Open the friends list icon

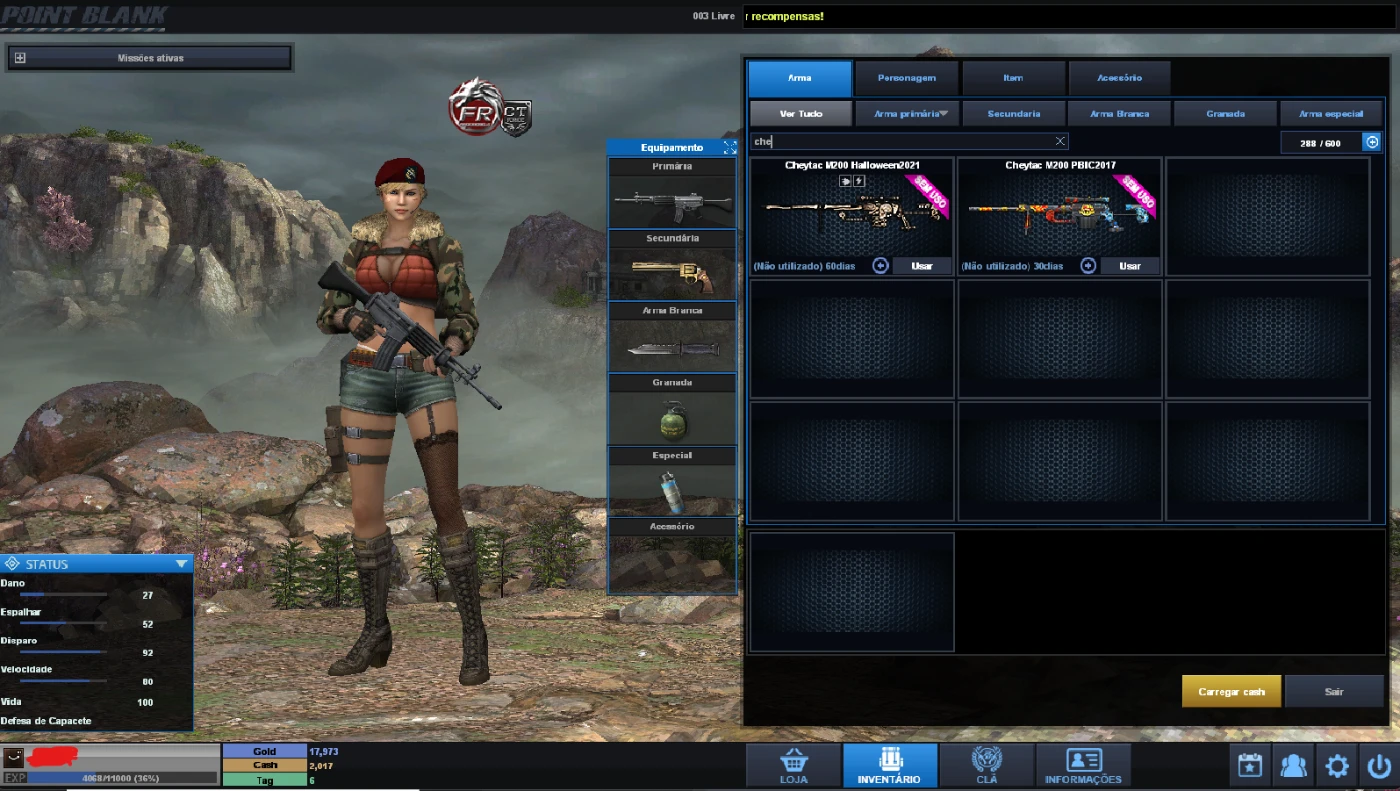[x=1293, y=765]
